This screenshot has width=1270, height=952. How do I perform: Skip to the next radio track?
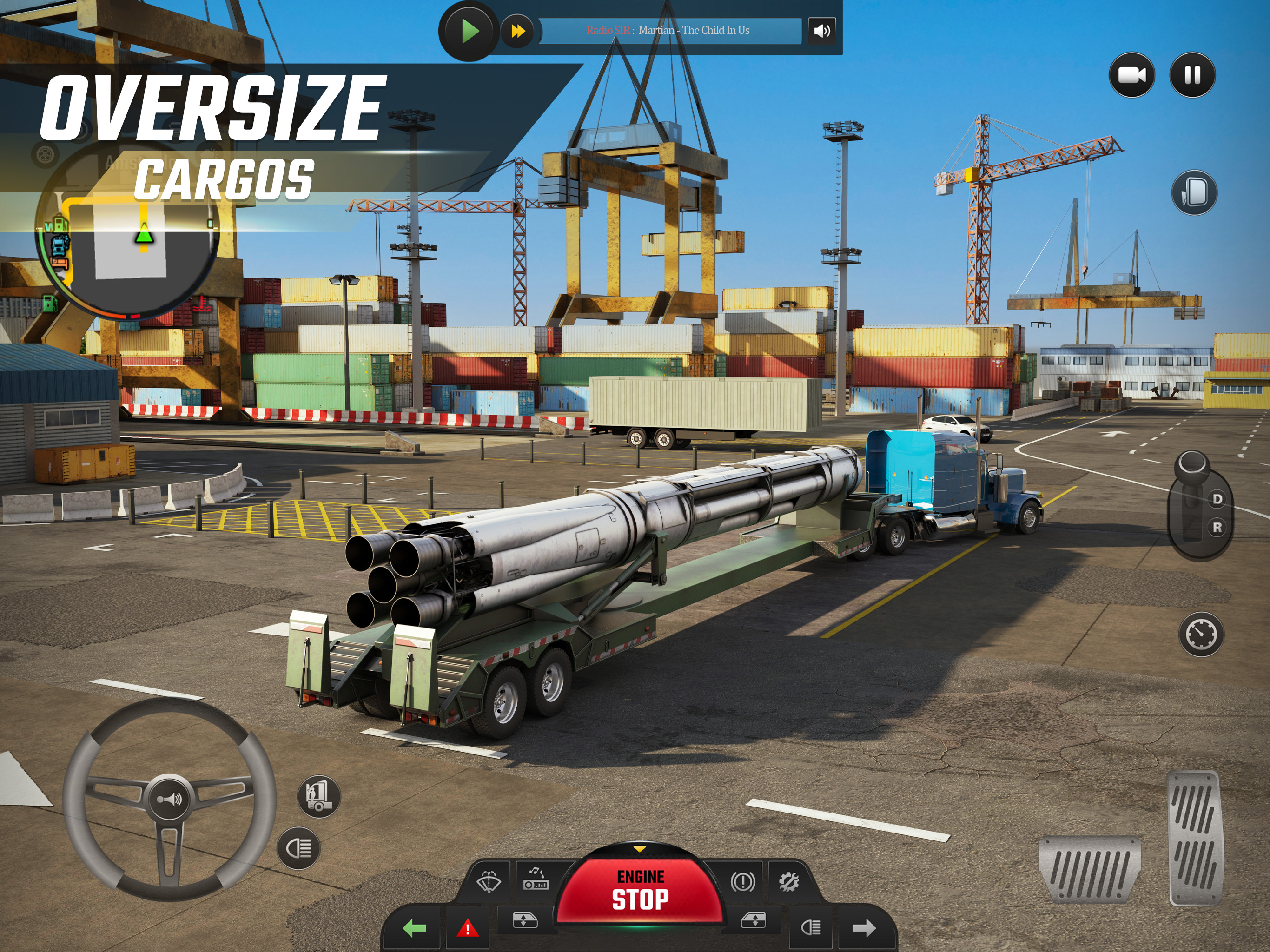point(517,31)
